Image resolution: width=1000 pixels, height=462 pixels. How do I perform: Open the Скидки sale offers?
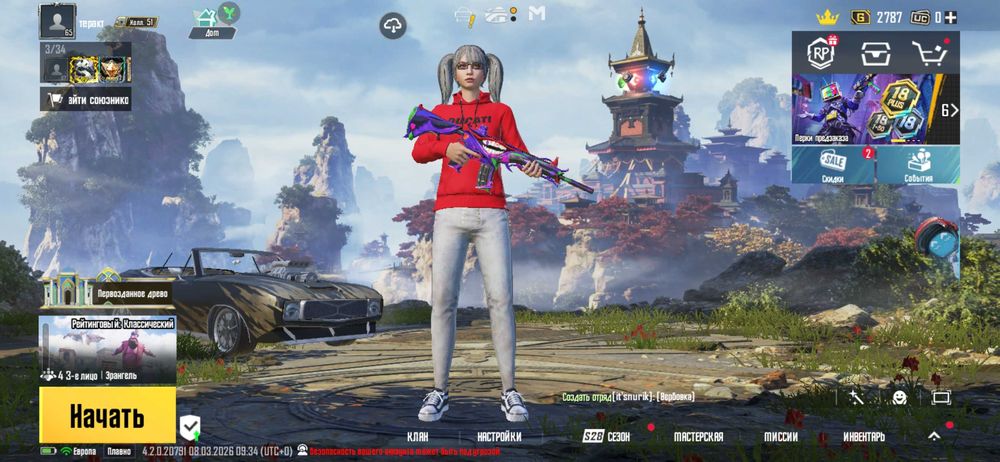(x=833, y=164)
